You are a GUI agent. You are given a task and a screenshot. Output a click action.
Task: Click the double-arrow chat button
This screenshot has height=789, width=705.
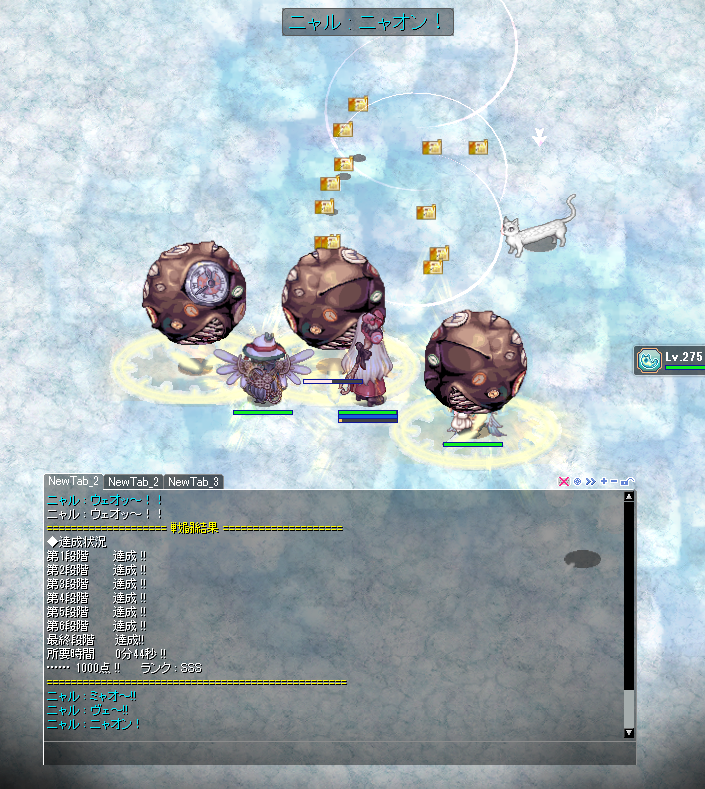click(x=590, y=482)
